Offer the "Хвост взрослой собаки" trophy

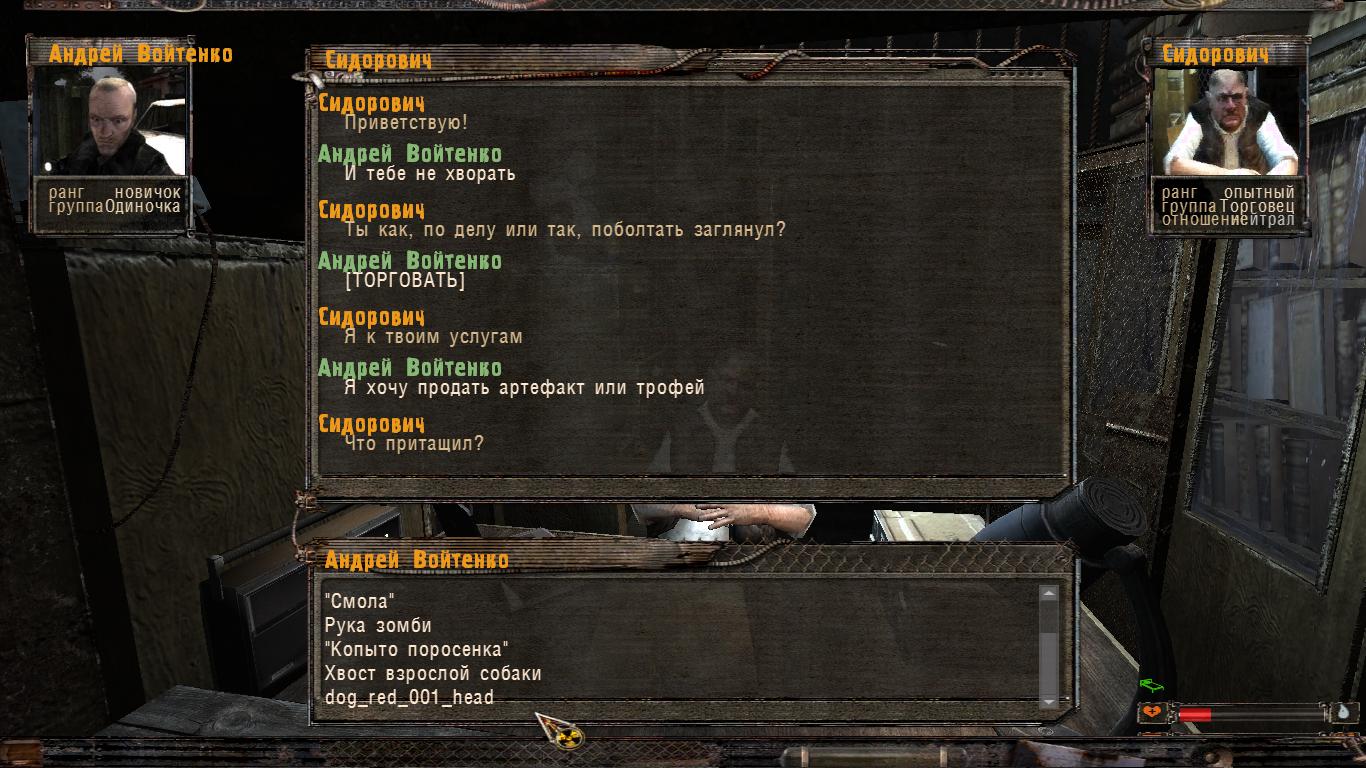coord(432,674)
